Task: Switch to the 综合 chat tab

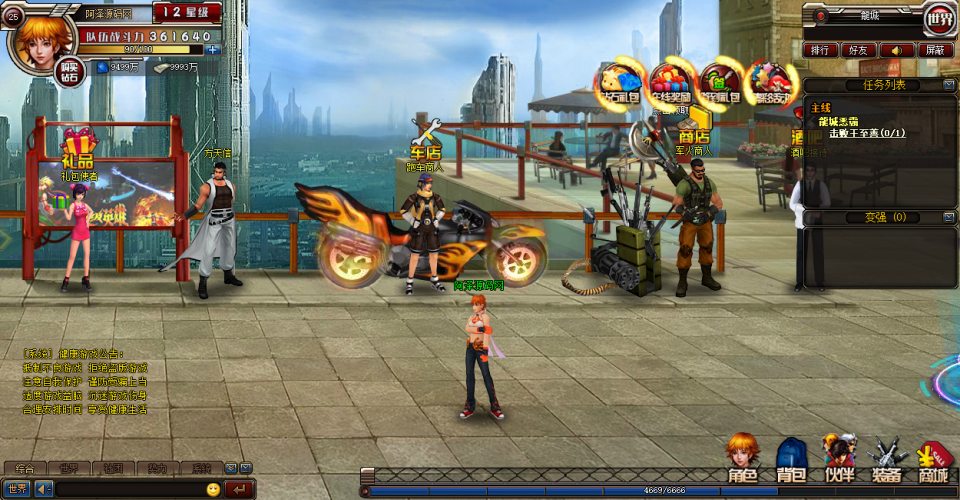Action: point(23,468)
